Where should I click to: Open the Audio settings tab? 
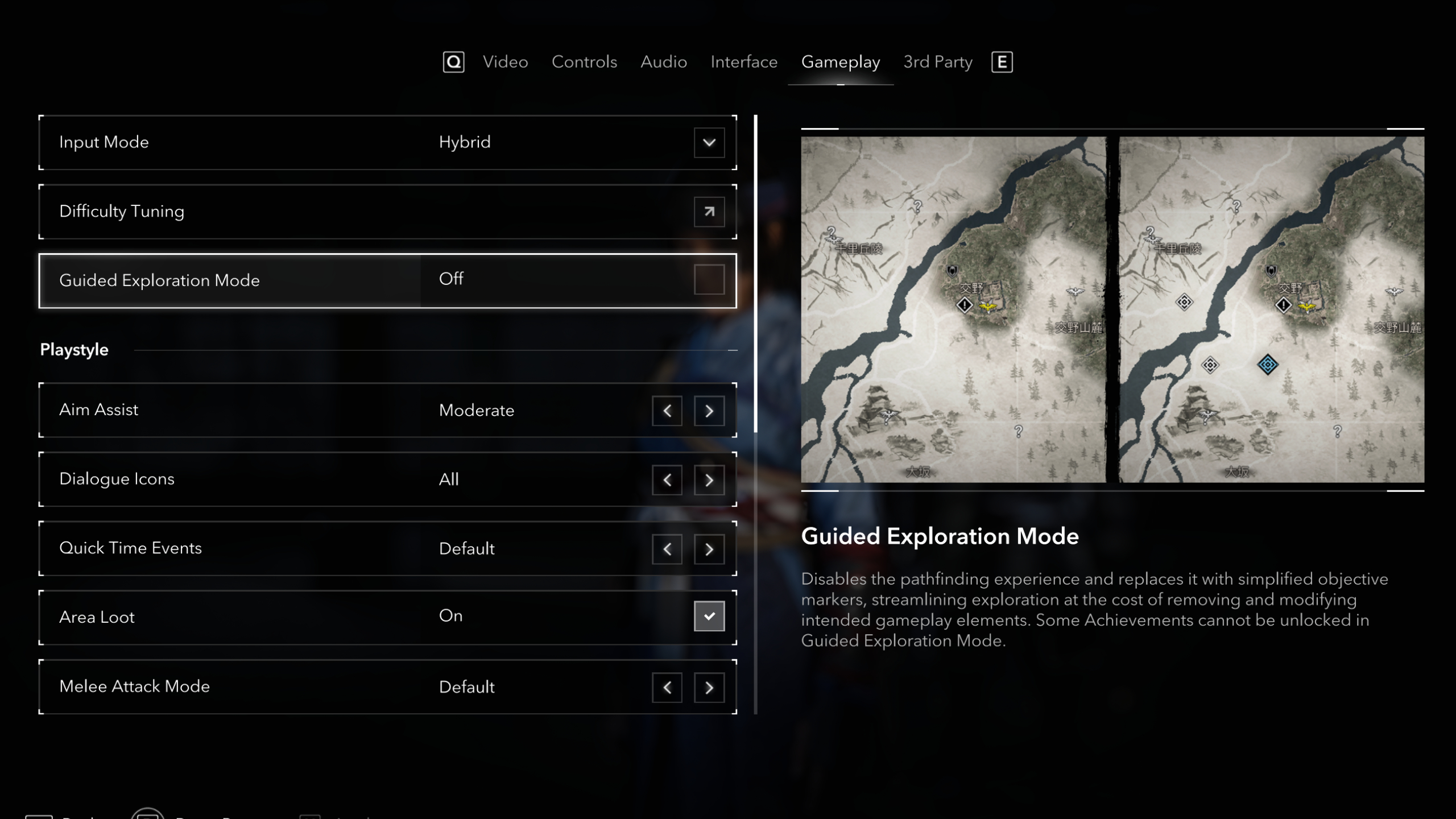(664, 62)
